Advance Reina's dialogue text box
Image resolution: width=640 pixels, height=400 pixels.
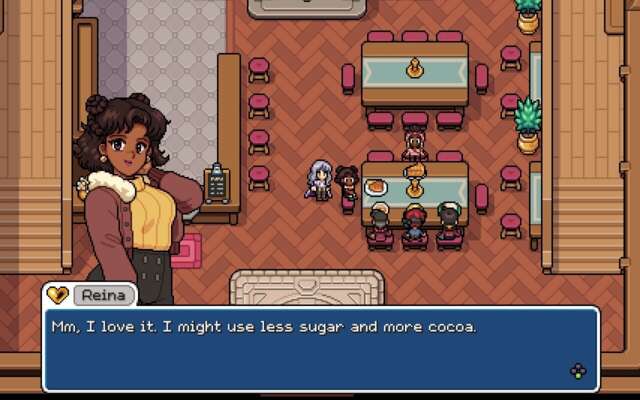[578, 371]
